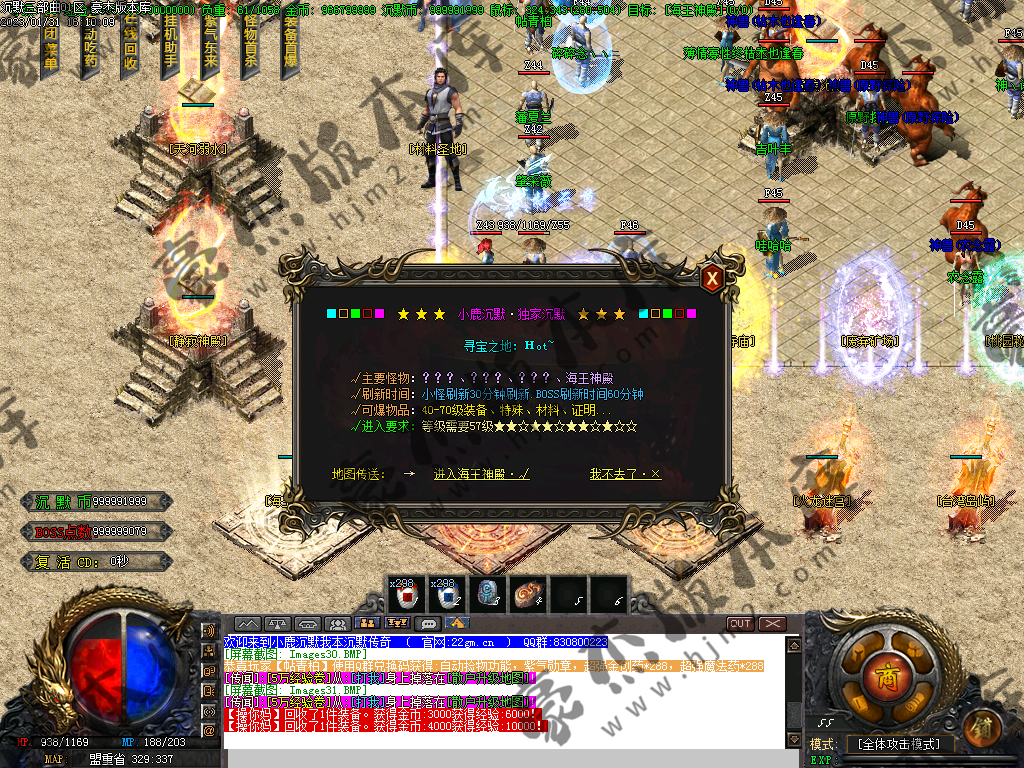1024x768 pixels.
Task: Open the 装备首爆 first-drop banner
Action: coord(290,48)
